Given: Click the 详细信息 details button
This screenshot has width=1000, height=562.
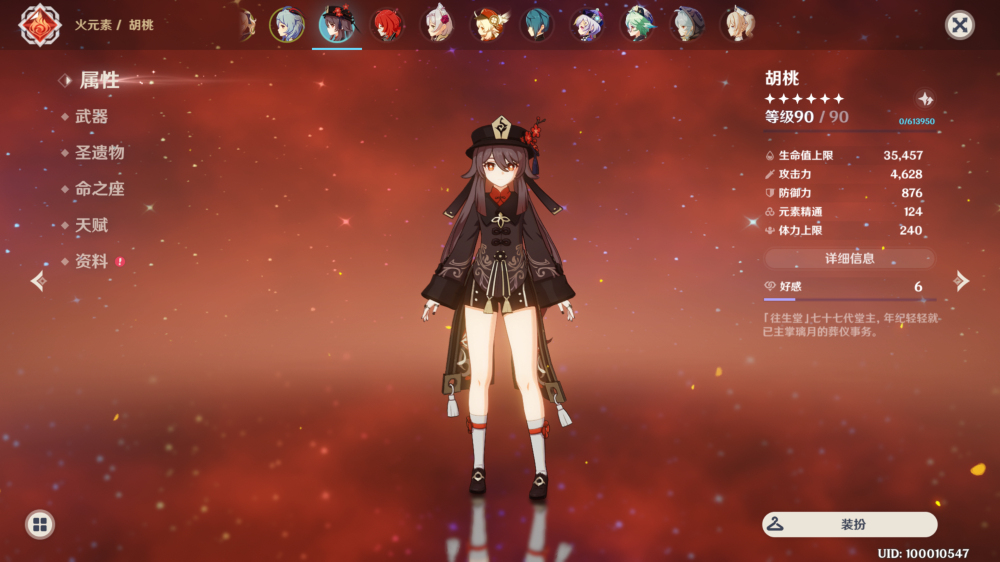Looking at the screenshot, I should pos(849,258).
